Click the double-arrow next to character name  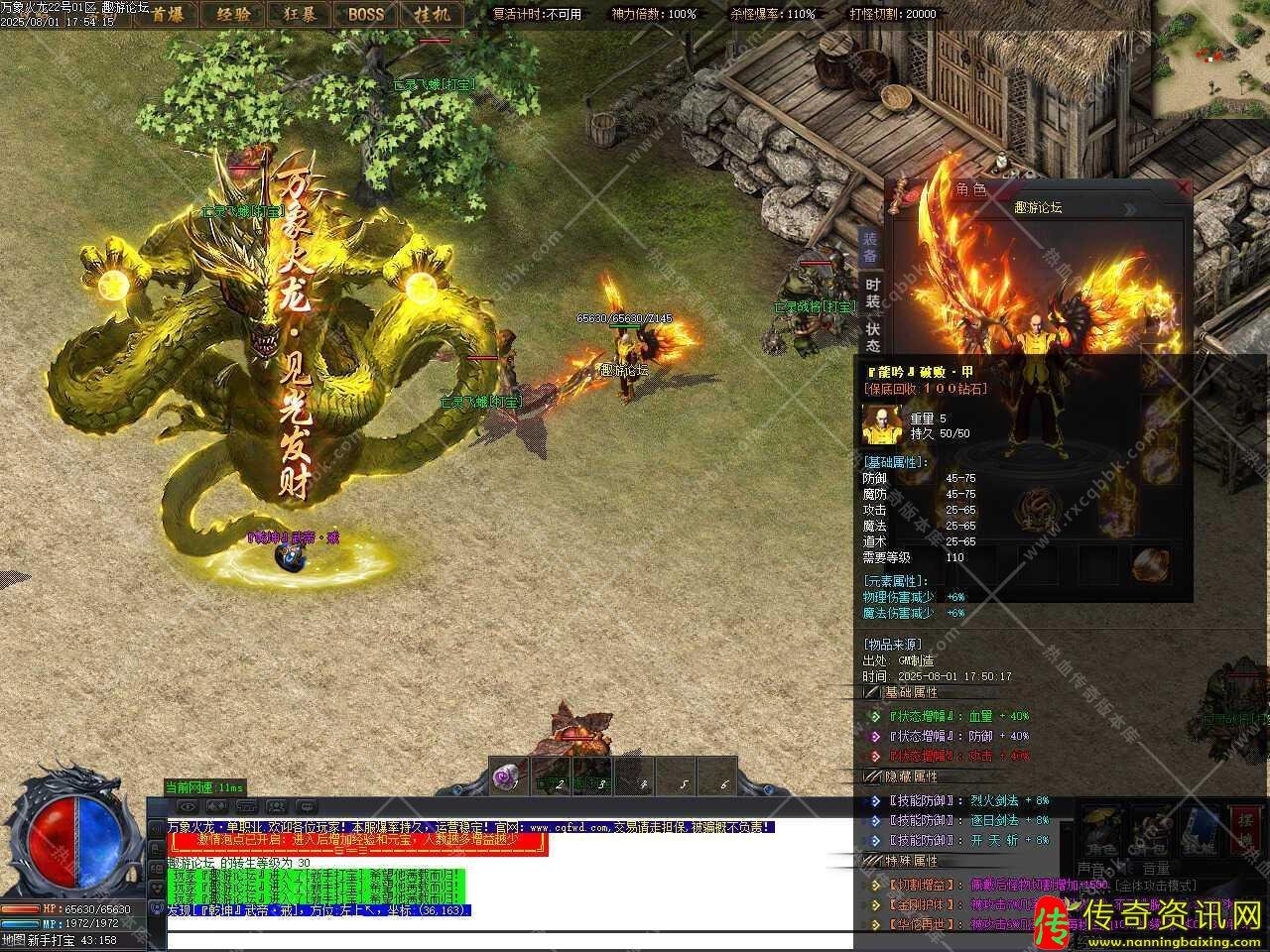[1128, 209]
